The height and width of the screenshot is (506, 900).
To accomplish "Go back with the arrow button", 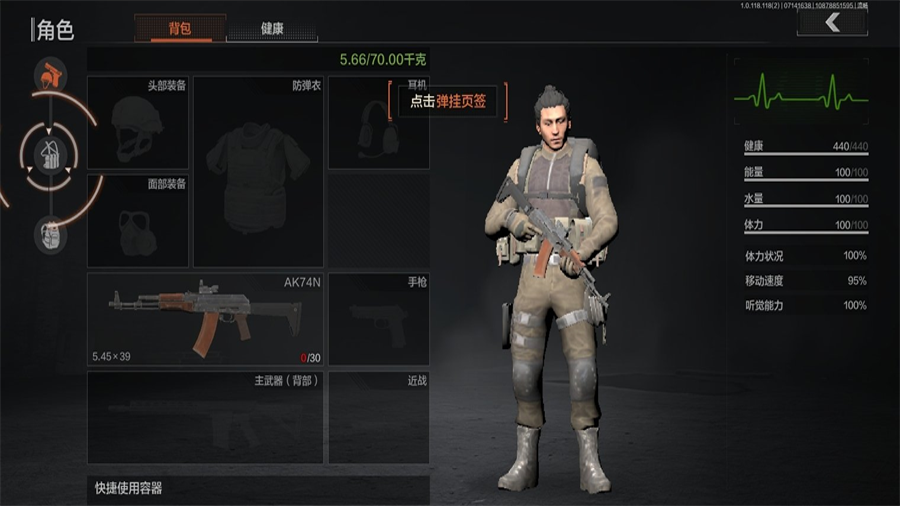I will coord(831,22).
